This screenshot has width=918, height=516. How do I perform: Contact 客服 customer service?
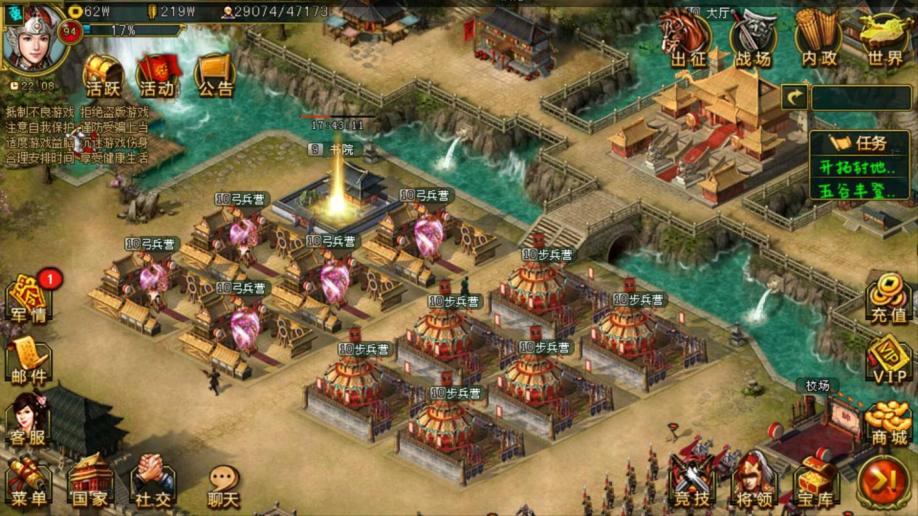tap(29, 420)
